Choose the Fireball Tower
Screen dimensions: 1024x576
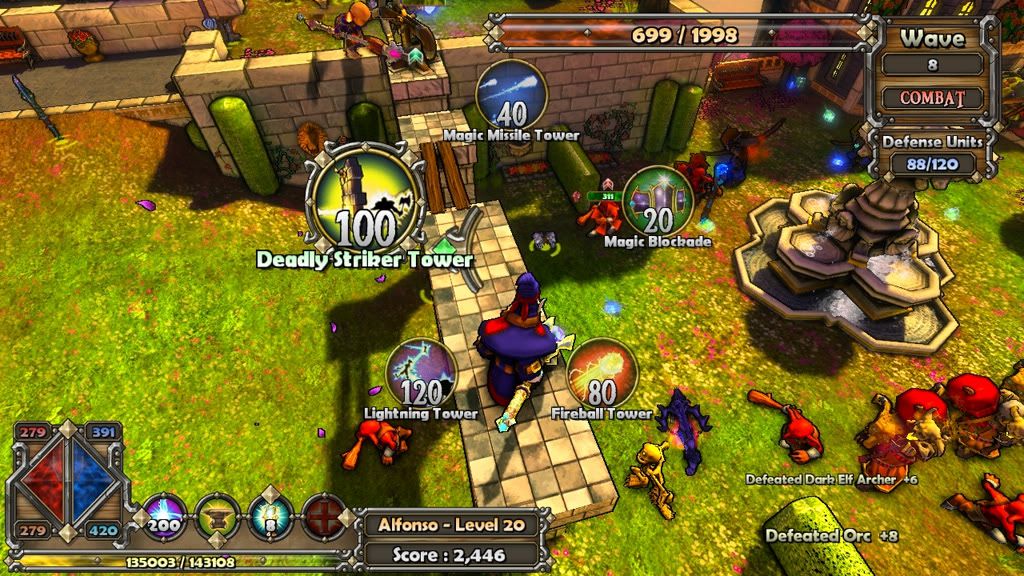point(602,373)
